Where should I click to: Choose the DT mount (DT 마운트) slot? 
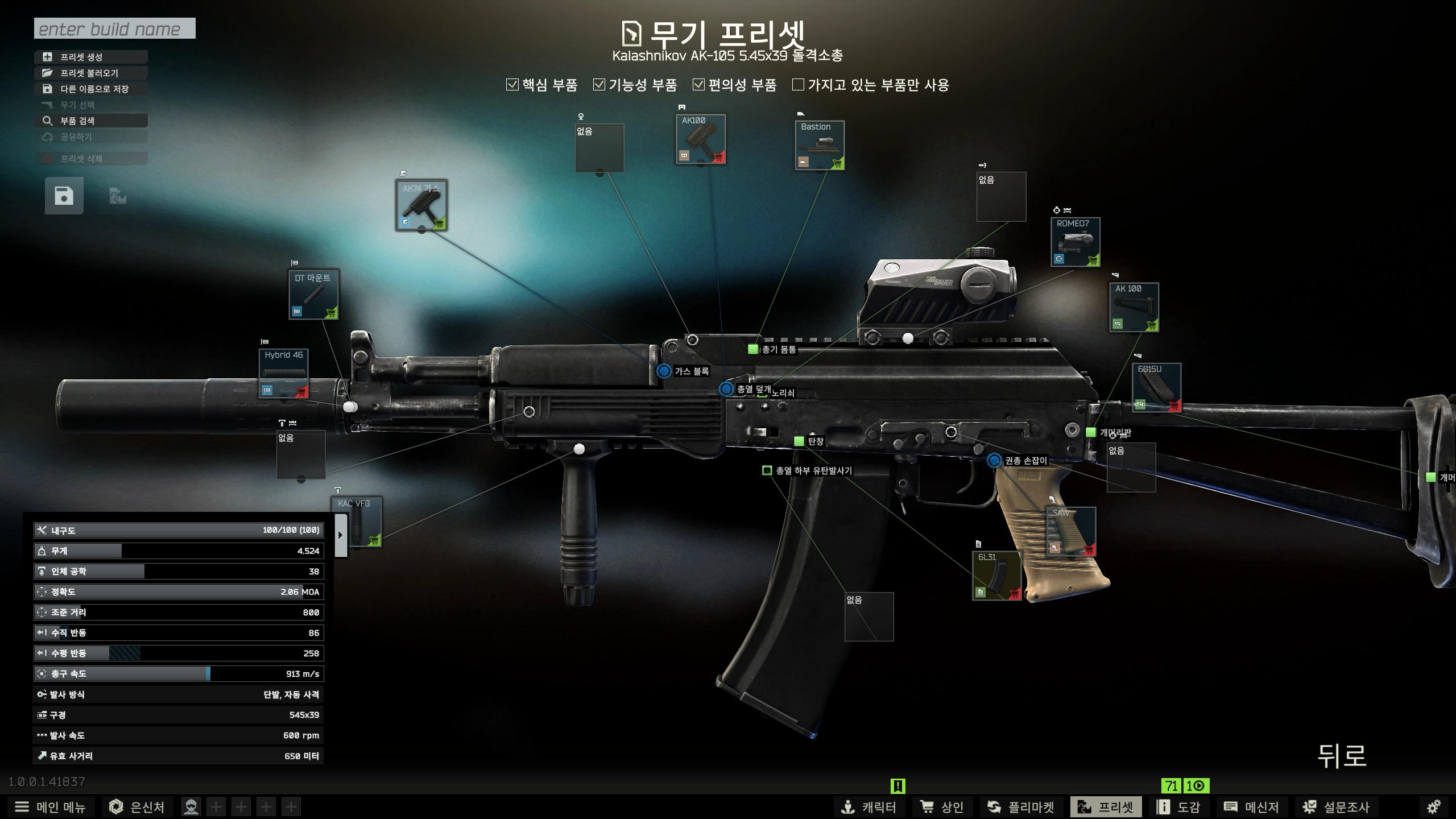pos(313,294)
